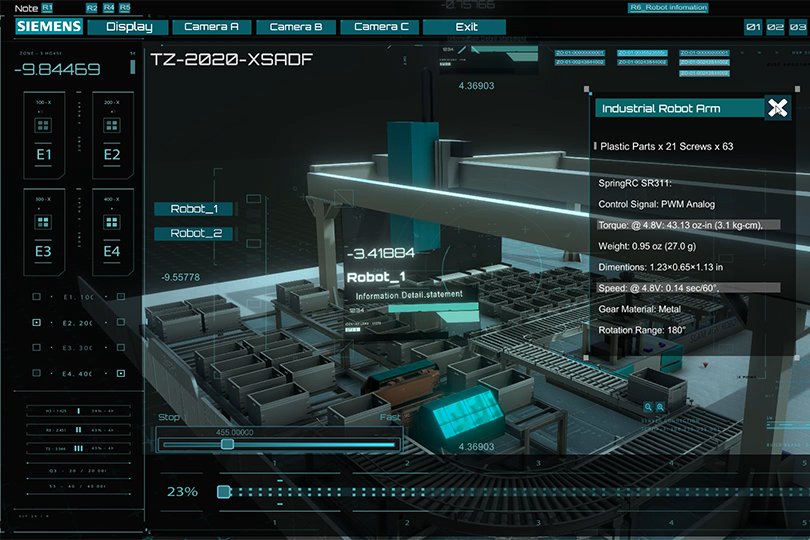Switch to Camera B view
The image size is (810, 540).
pos(296,27)
